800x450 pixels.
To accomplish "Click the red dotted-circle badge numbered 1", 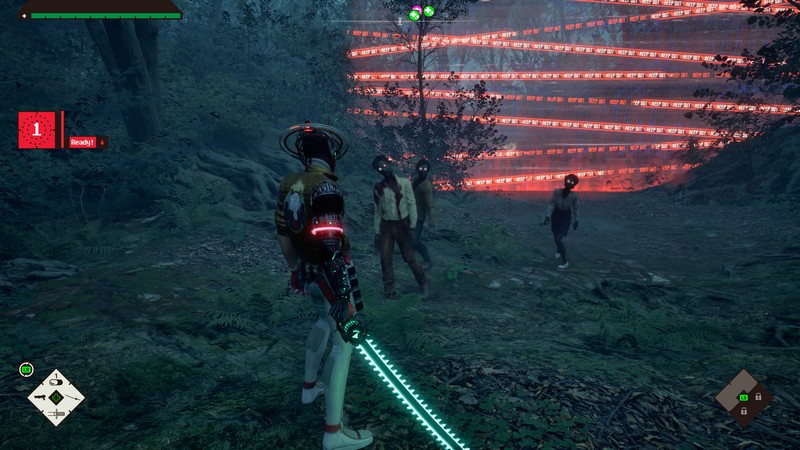I will (x=37, y=130).
